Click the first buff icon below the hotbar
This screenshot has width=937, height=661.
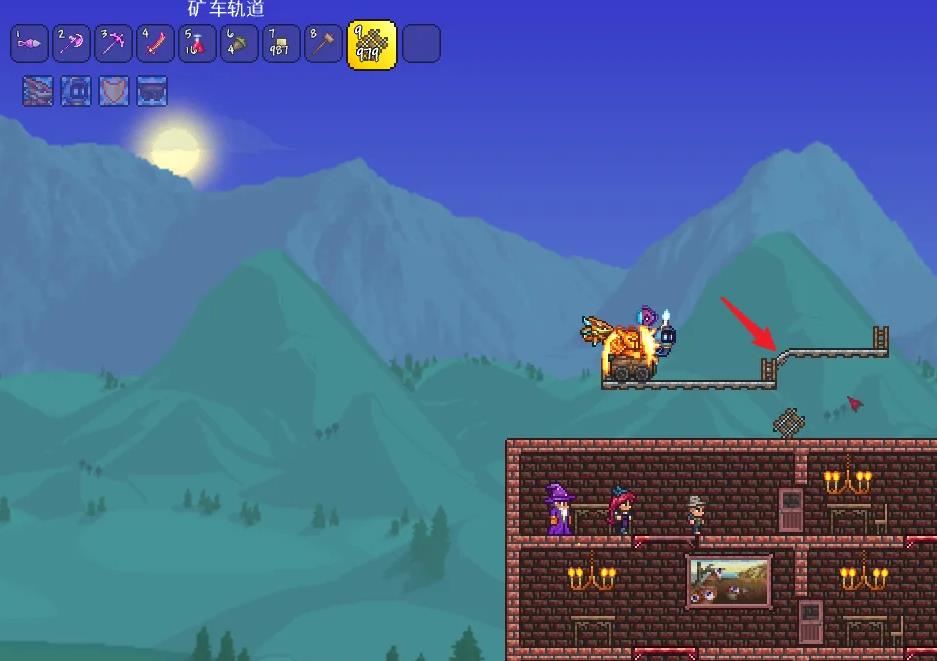click(x=38, y=91)
